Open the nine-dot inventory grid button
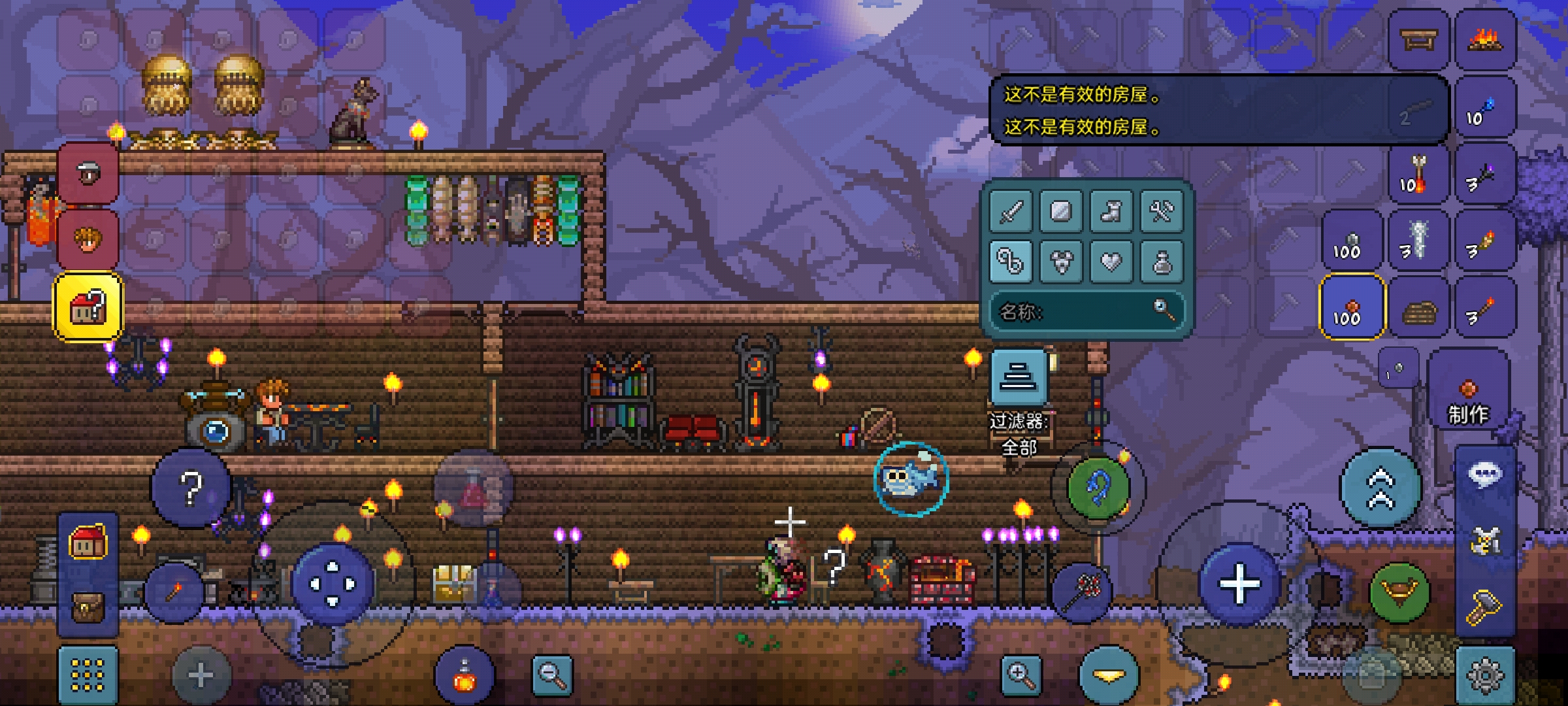Screen dimensions: 1568x706 click(x=88, y=675)
